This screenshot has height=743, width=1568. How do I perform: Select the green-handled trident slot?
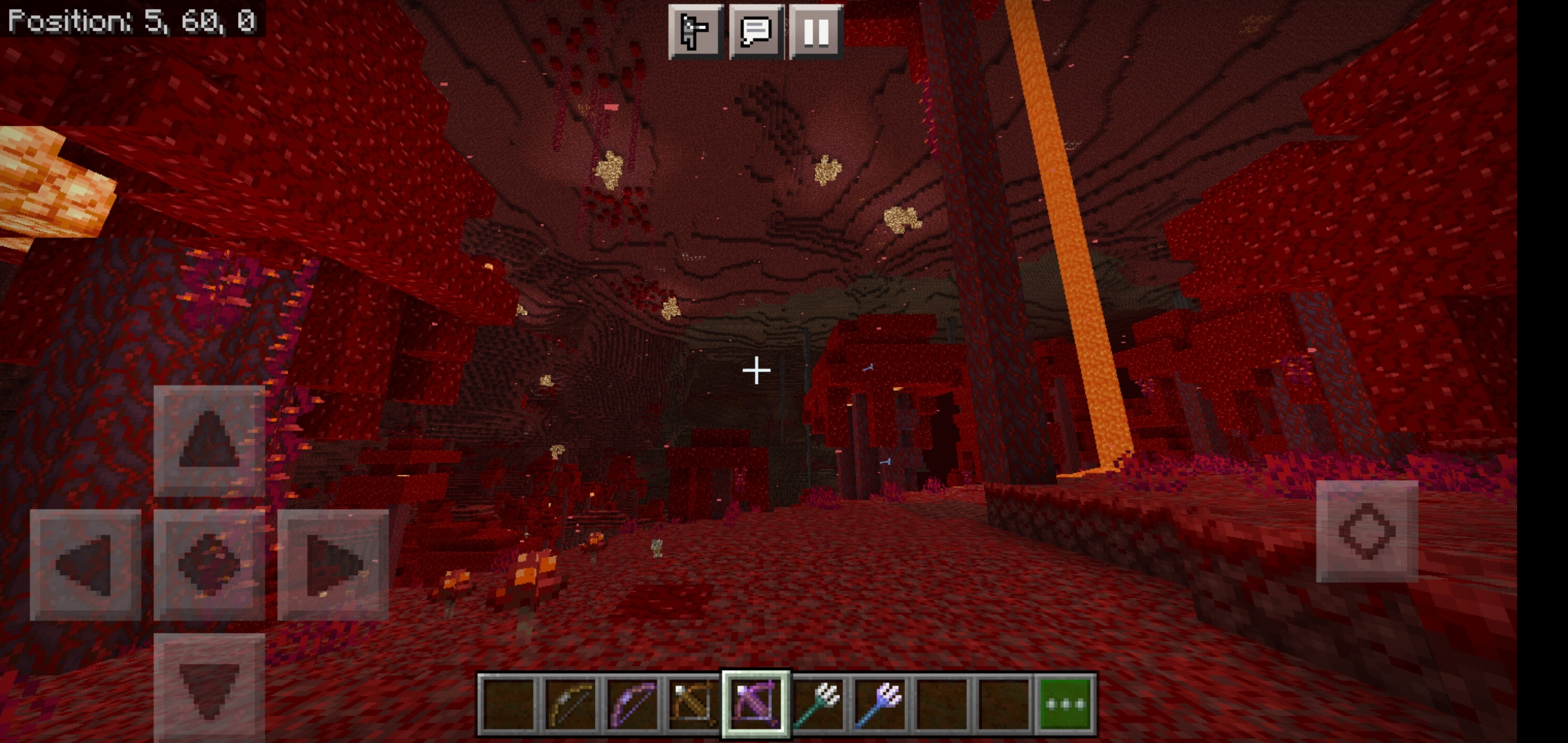click(818, 704)
